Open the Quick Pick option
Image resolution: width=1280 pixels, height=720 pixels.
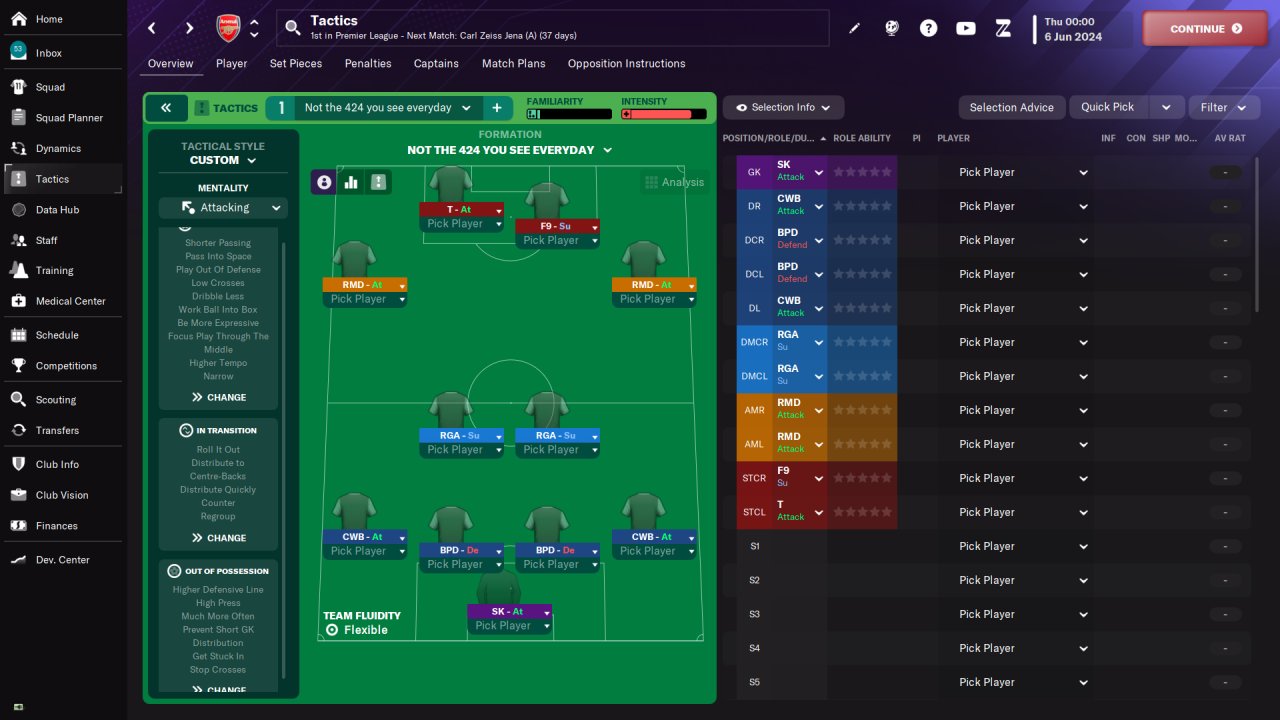click(x=1108, y=107)
